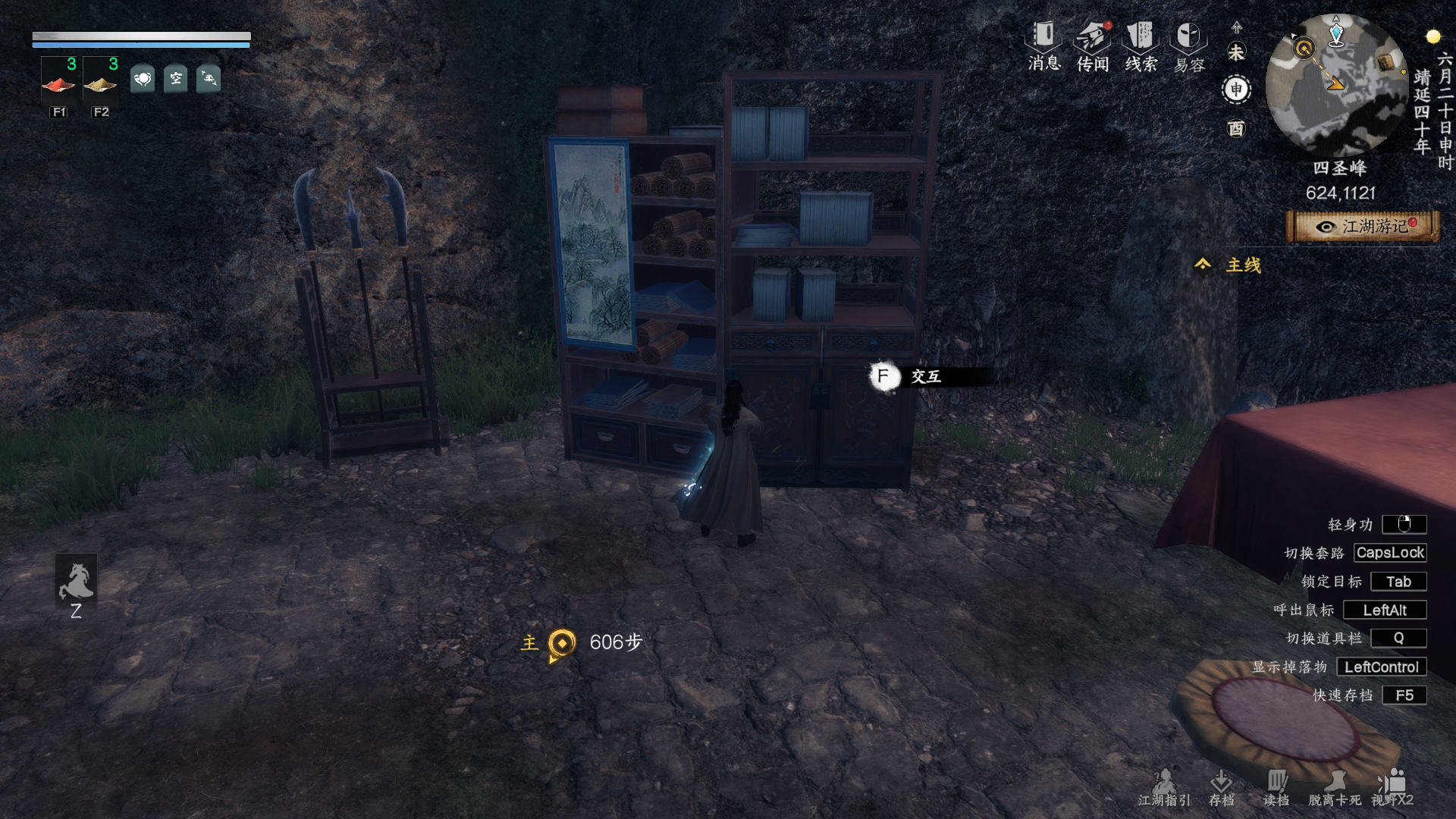
Task: Use the red powder item slot
Action: [58, 82]
